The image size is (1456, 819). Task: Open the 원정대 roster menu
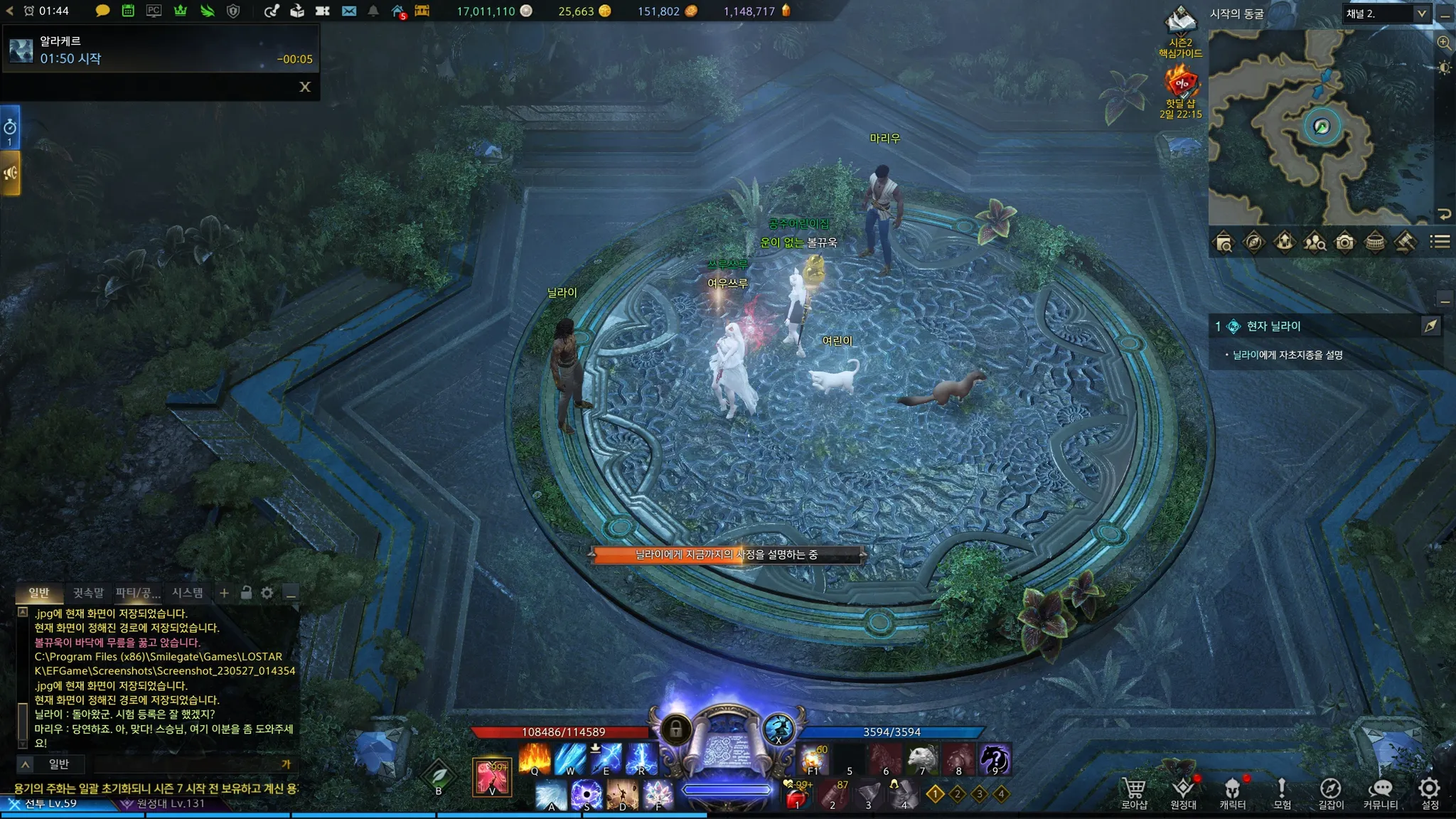pyautogui.click(x=1183, y=792)
